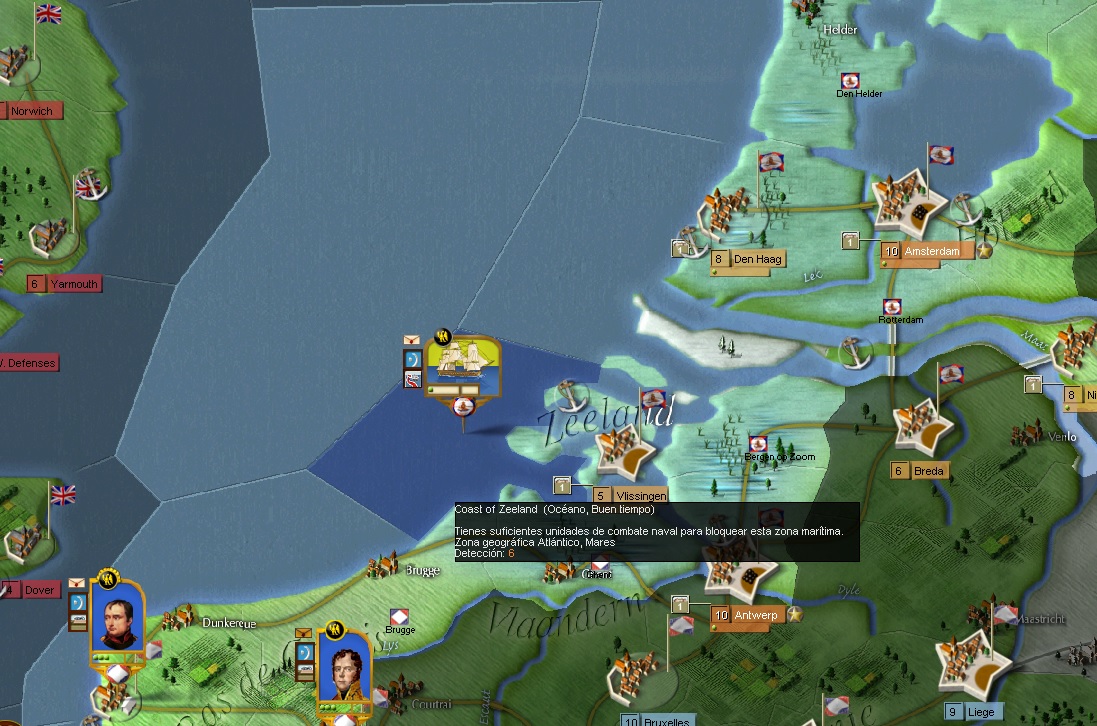Pick the Breda city label
The width and height of the screenshot is (1097, 726).
coord(928,471)
